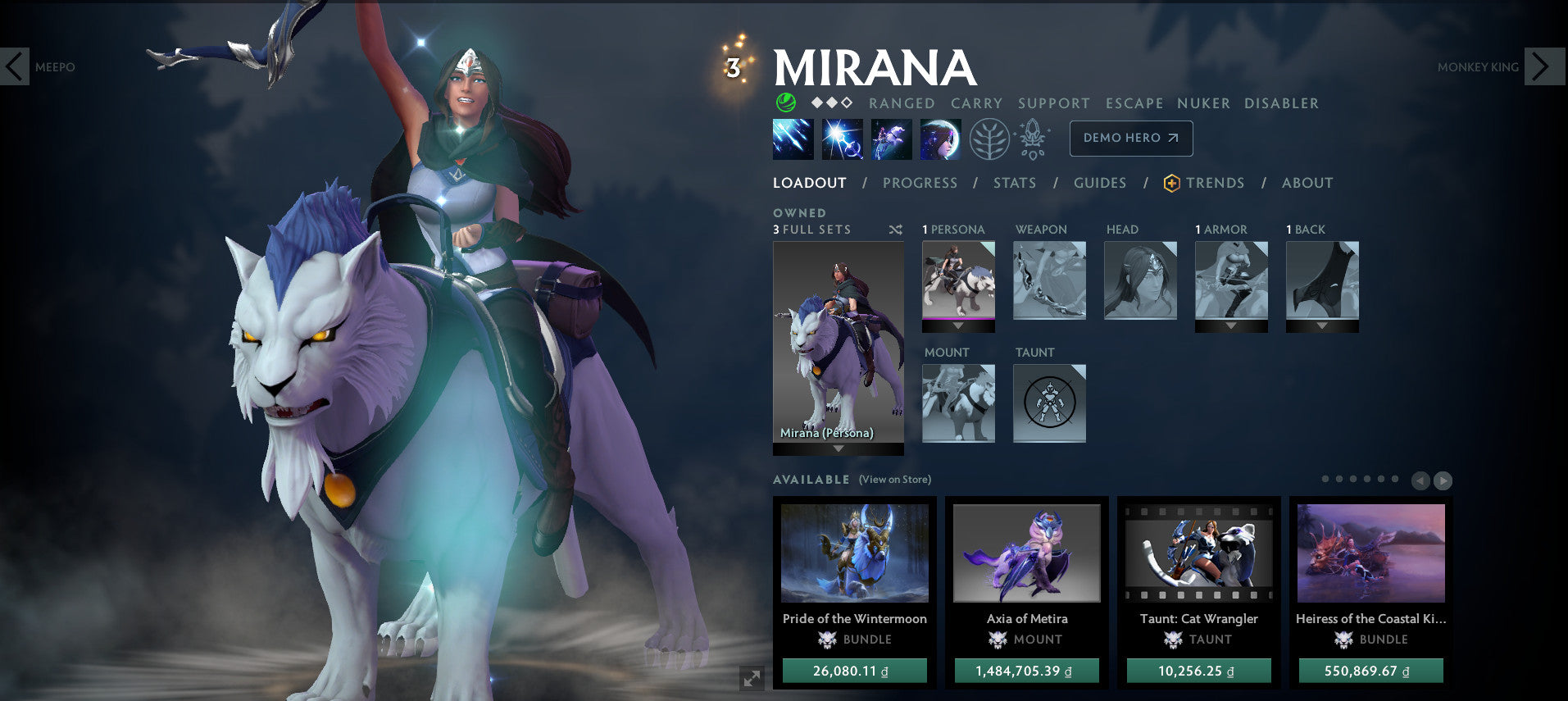Expand the hero portrait with fullscreen icon
Image resolution: width=1568 pixels, height=701 pixels.
[x=751, y=678]
